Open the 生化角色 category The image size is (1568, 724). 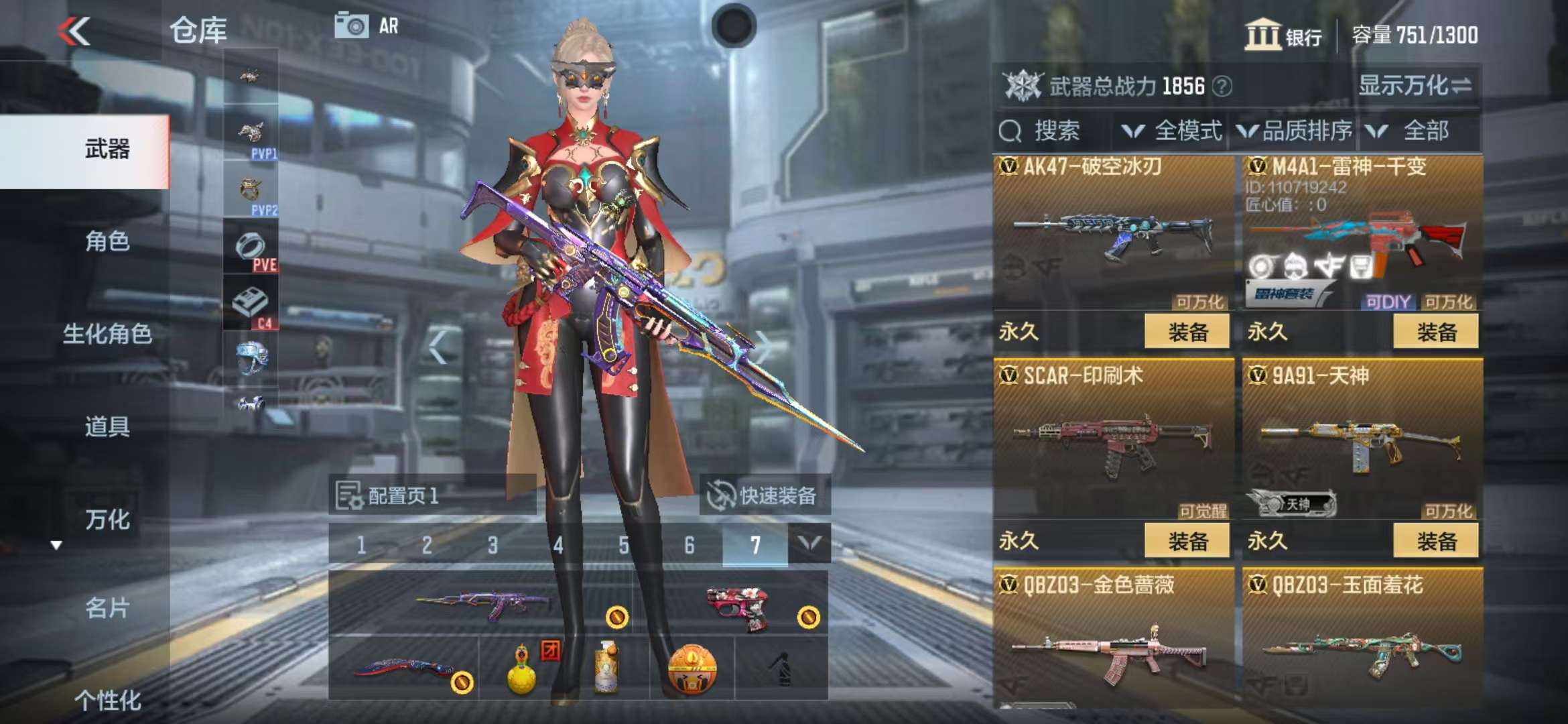pyautogui.click(x=107, y=333)
